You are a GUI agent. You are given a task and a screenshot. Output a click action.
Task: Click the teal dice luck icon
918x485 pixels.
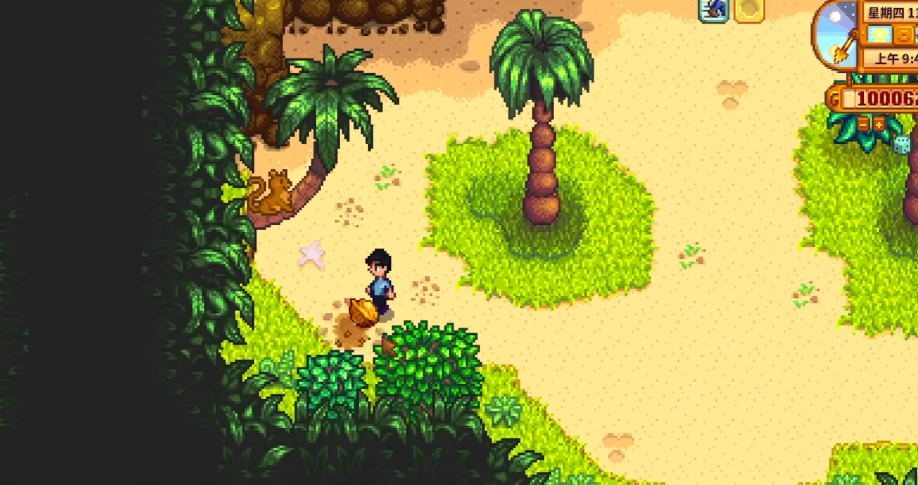tap(902, 144)
